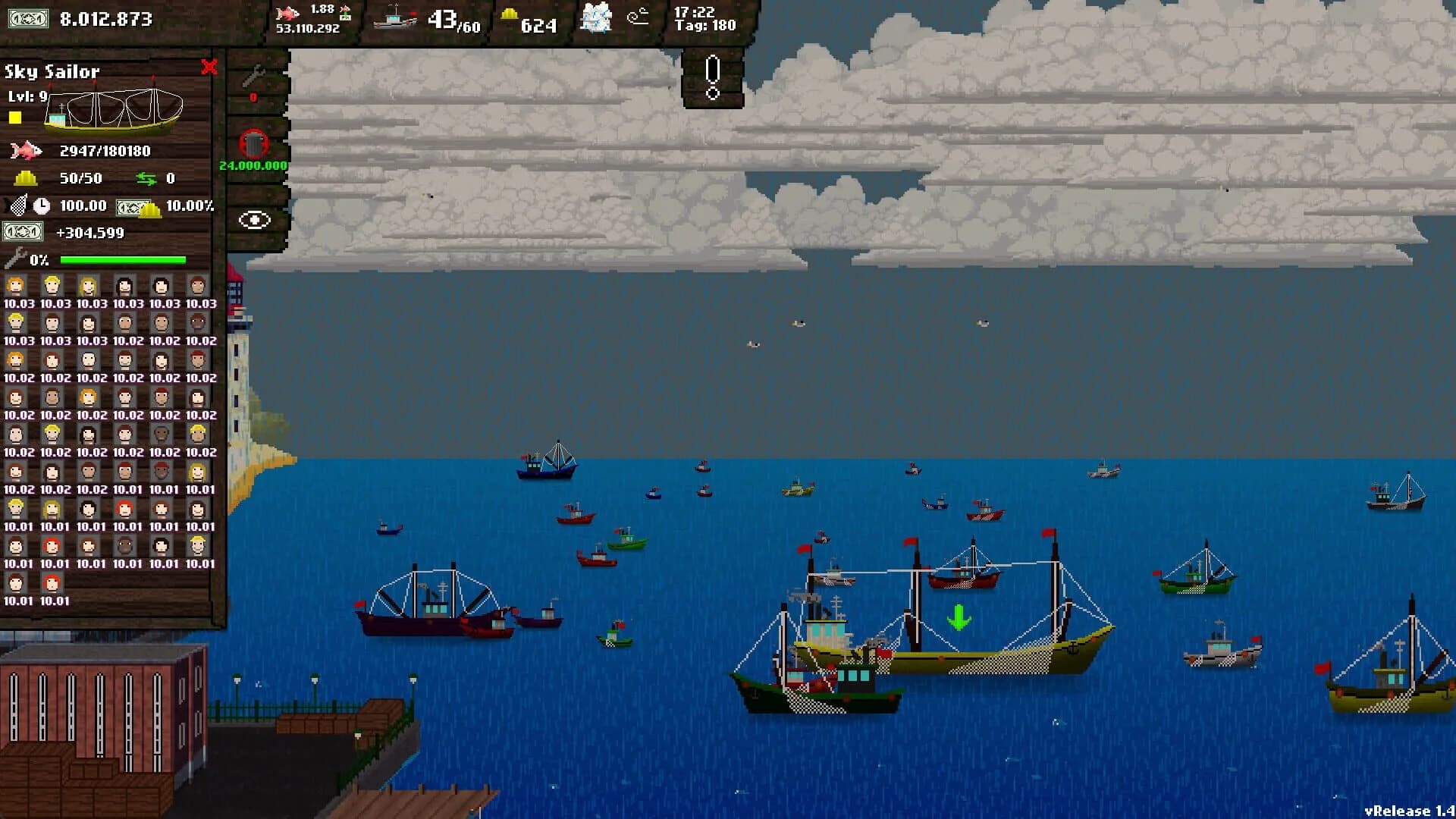This screenshot has height=819, width=1456.
Task: Open the fleet overview via boat icon
Action: (394, 18)
